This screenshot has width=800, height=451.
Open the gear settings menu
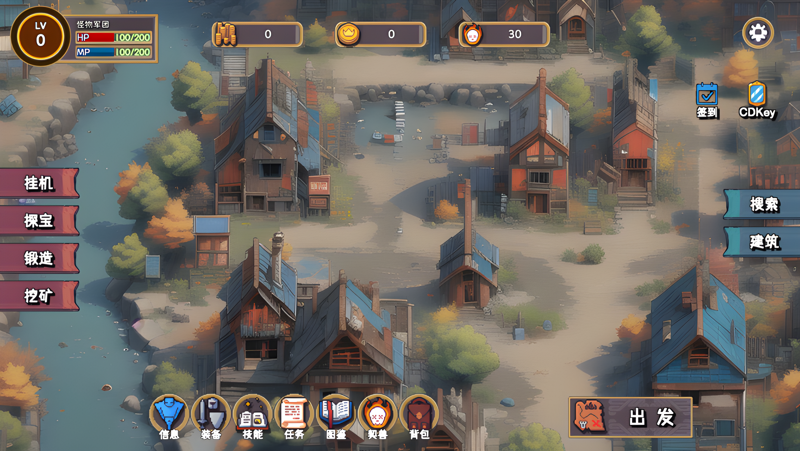(757, 33)
